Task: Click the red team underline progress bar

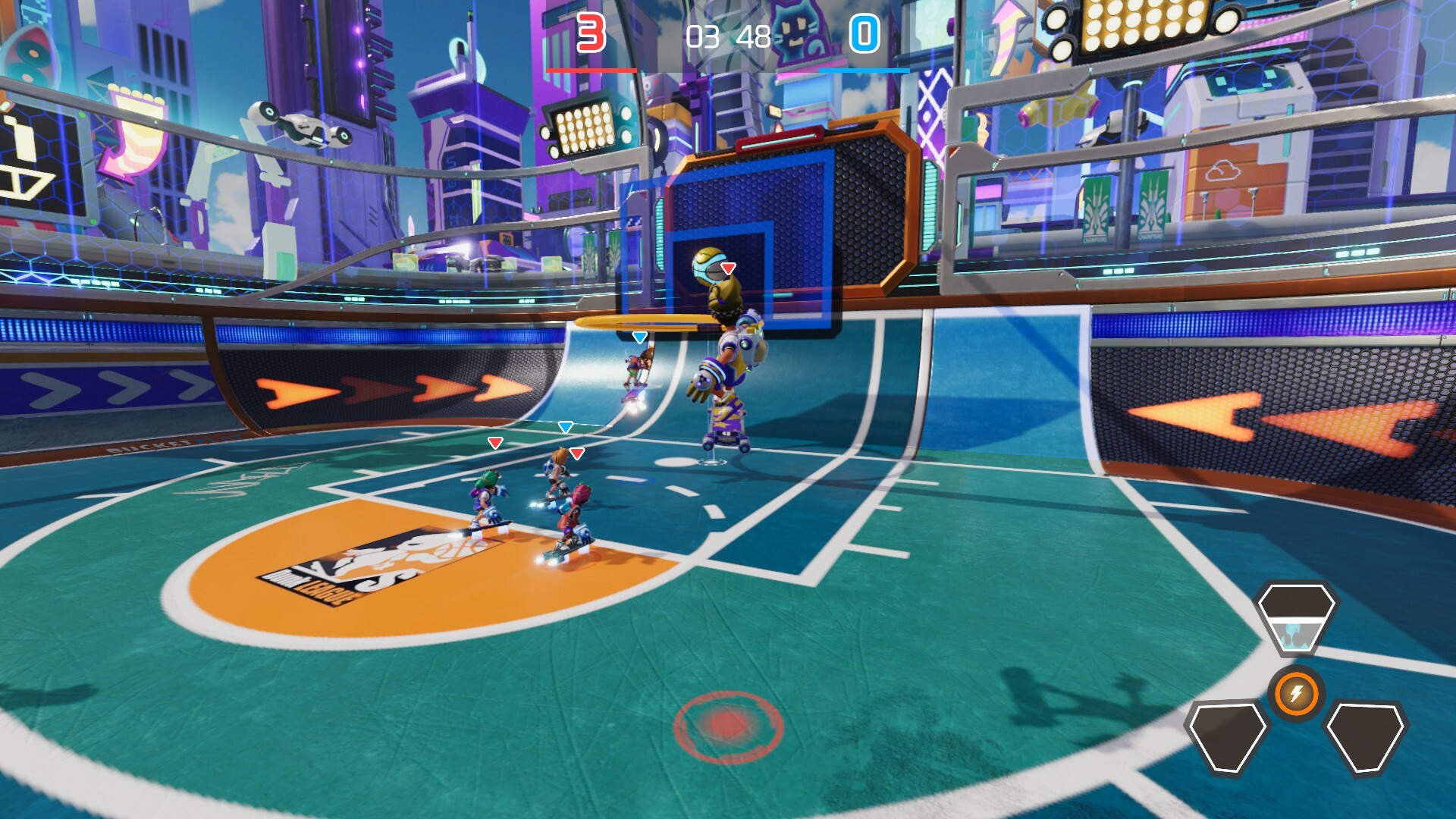Action: tap(590, 68)
